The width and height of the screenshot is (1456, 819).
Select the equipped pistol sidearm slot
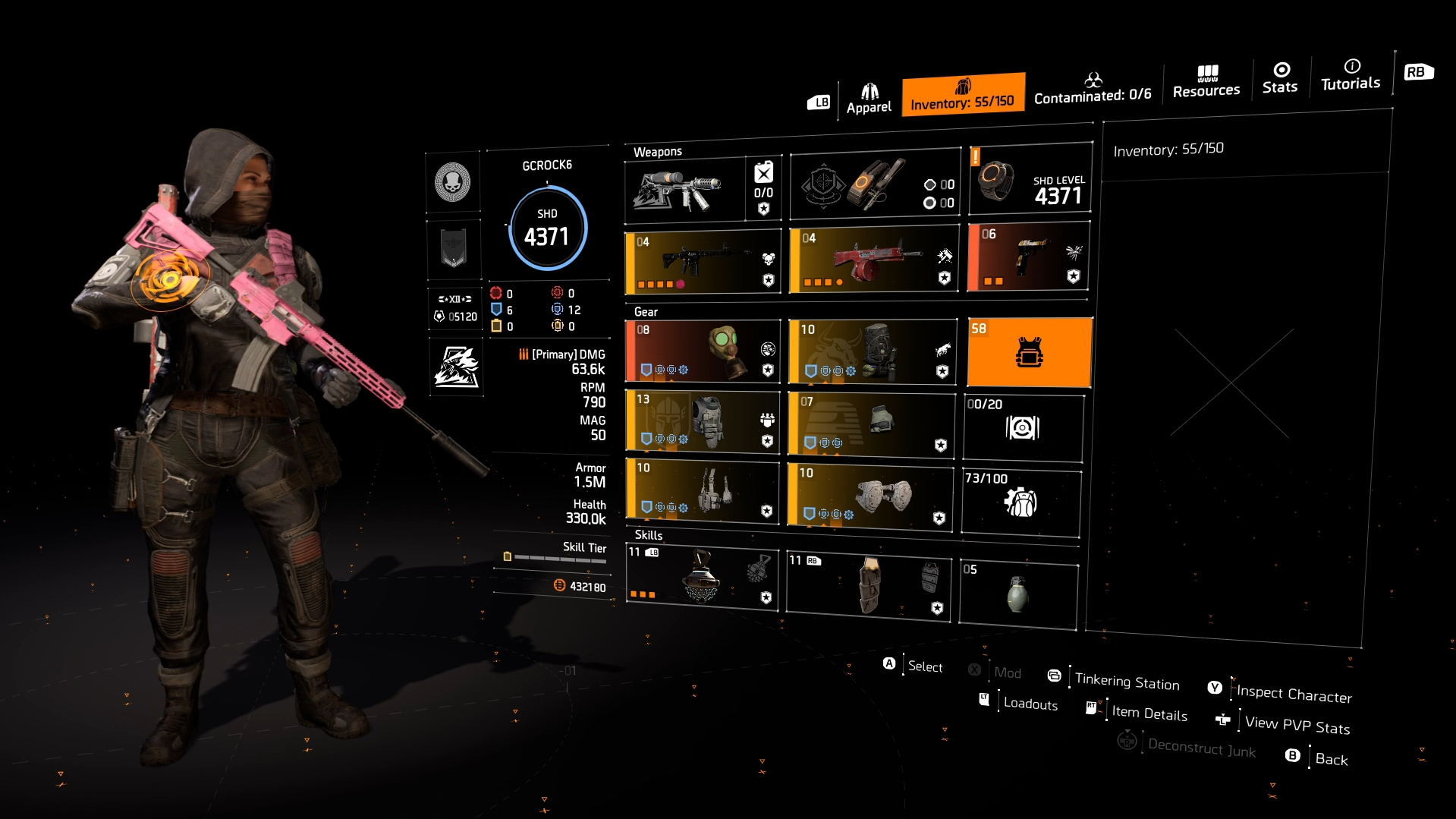click(x=1028, y=258)
